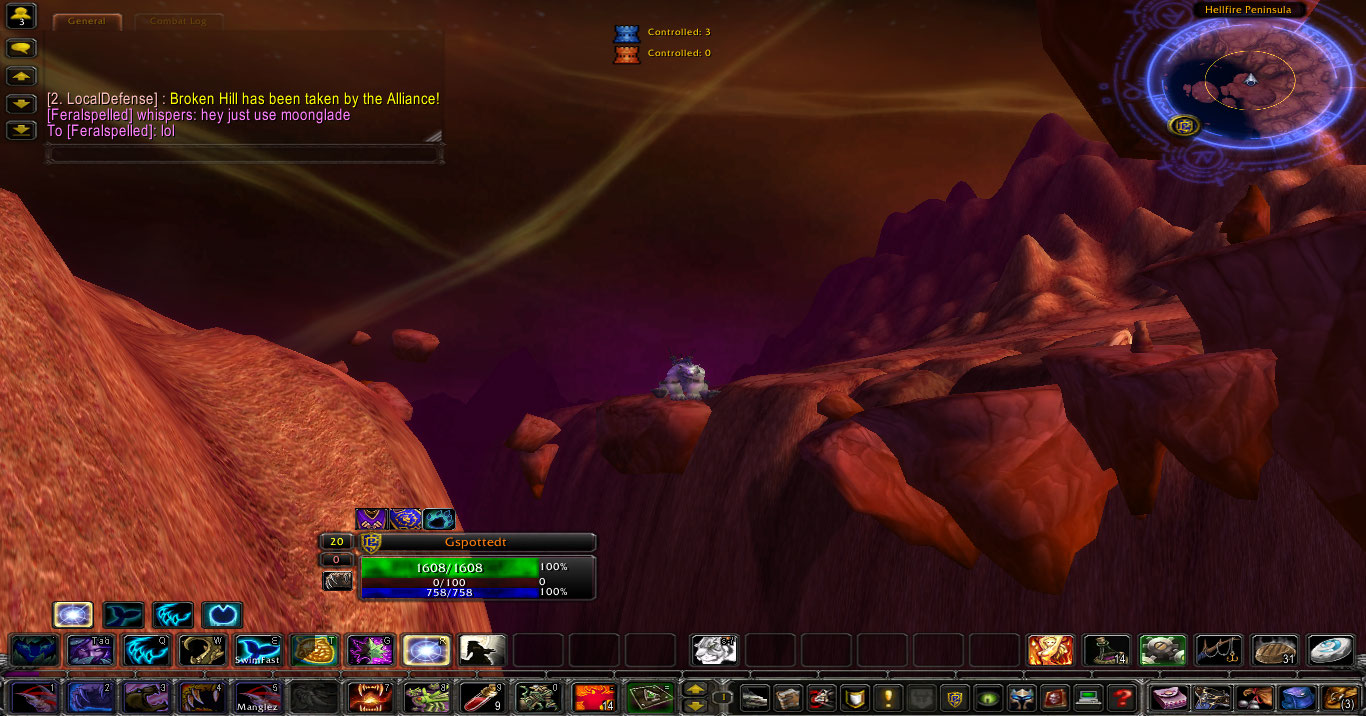
Task: Click the leftmost shapeshift form button
Action: coord(73,615)
